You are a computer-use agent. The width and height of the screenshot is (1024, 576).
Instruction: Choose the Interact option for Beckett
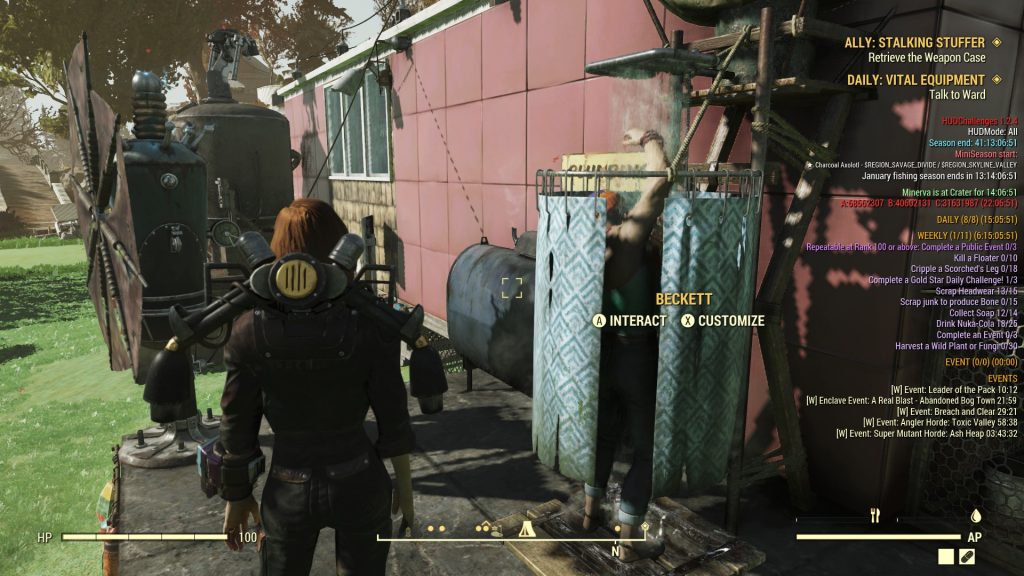tap(629, 321)
